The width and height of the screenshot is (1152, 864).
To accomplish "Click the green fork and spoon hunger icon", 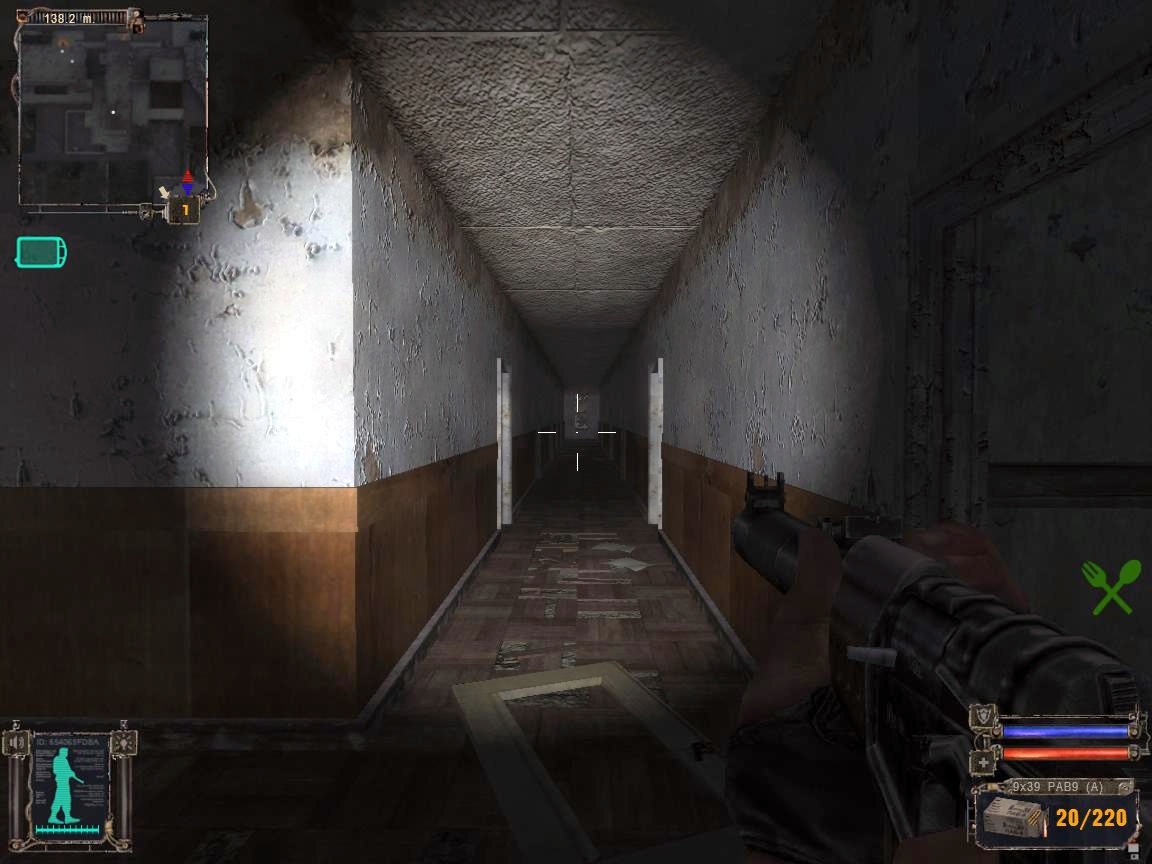I will 1111,586.
